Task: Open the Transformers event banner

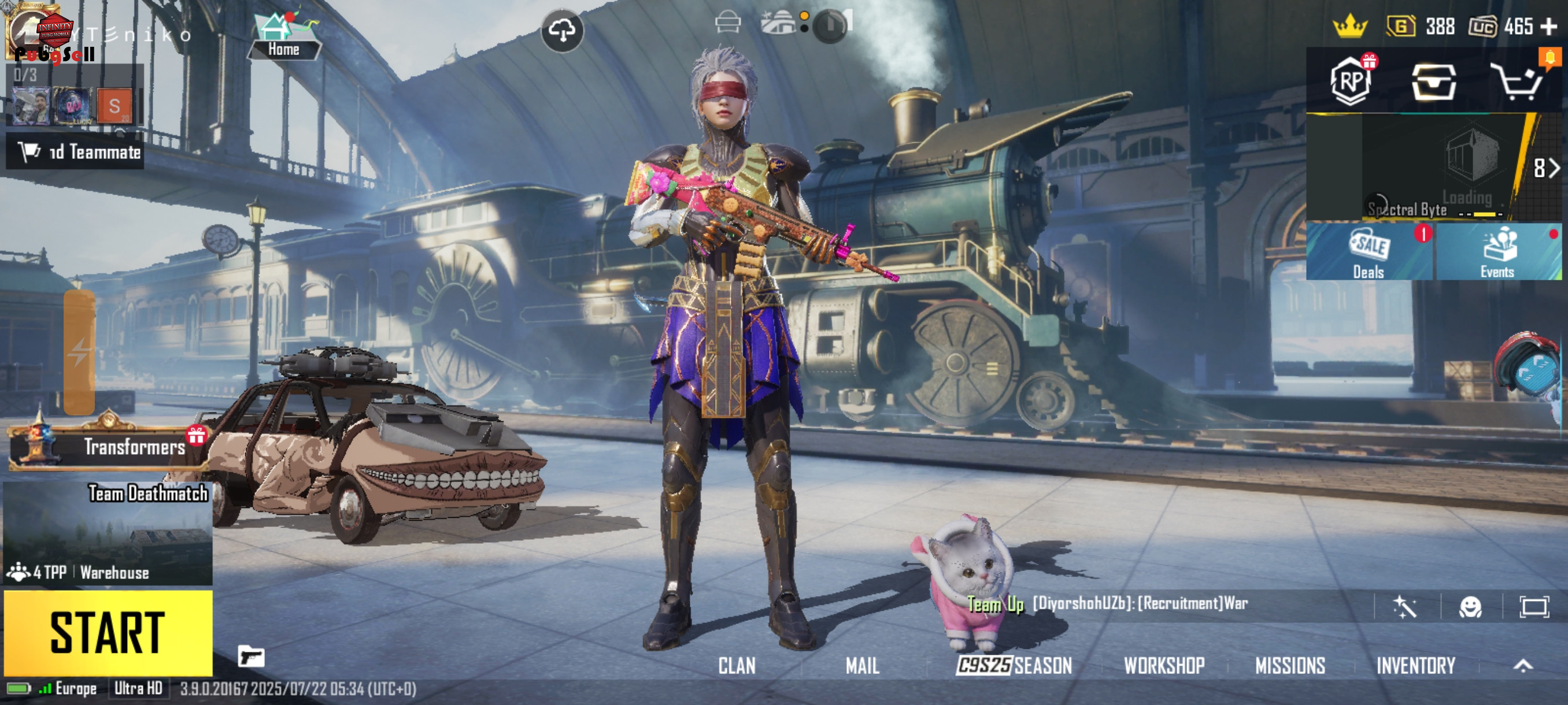Action: (x=108, y=446)
